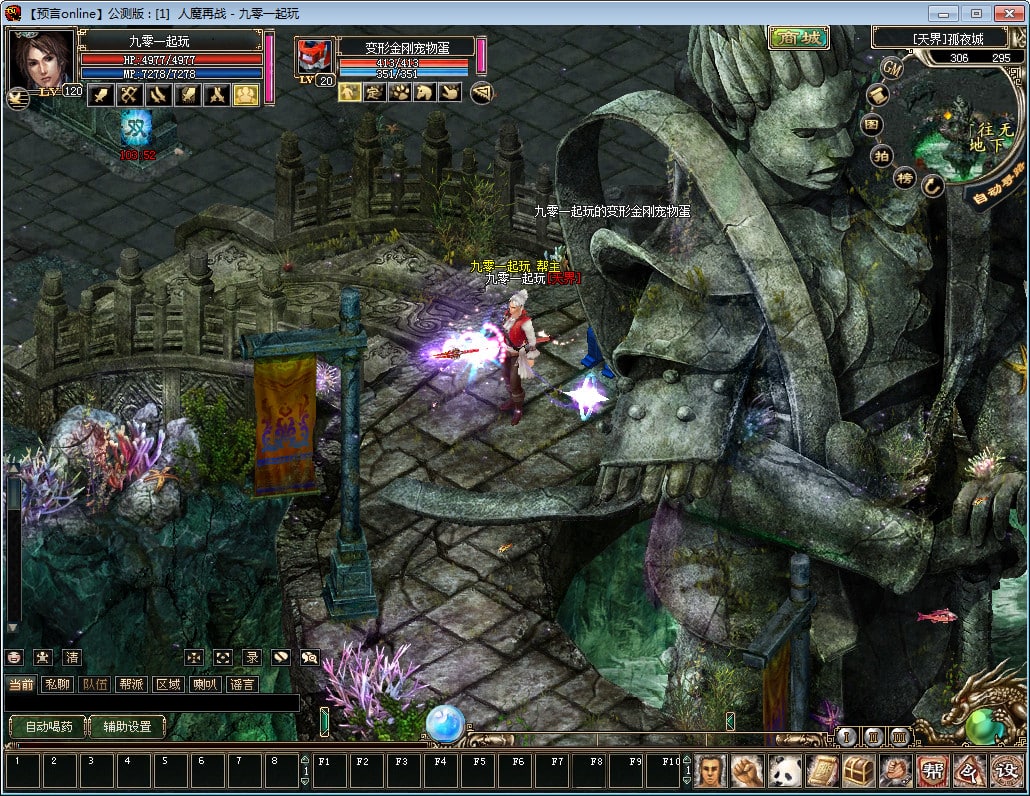Open the 帮 guild icon
The height and width of the screenshot is (796, 1030).
(931, 770)
